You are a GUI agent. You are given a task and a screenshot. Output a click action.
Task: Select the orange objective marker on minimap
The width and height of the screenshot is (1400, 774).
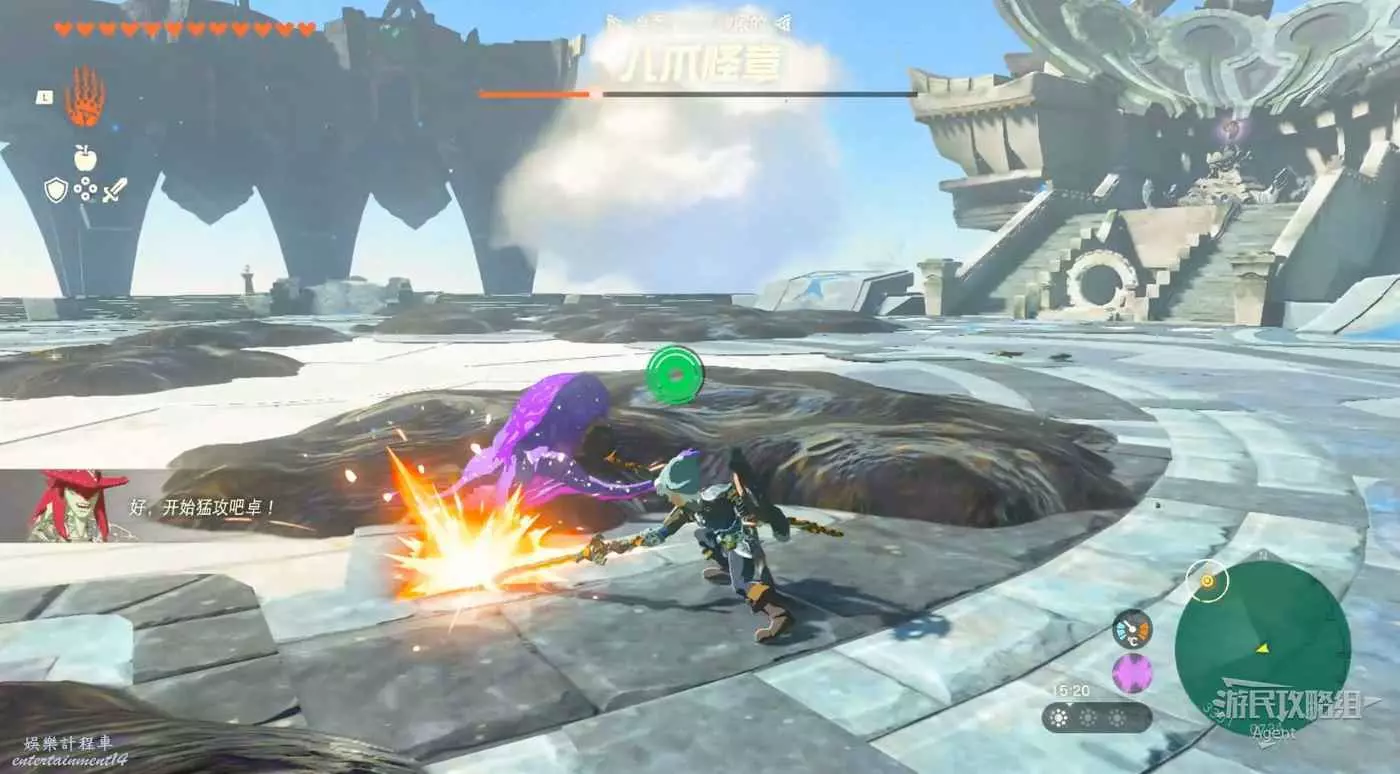pyautogui.click(x=1207, y=581)
